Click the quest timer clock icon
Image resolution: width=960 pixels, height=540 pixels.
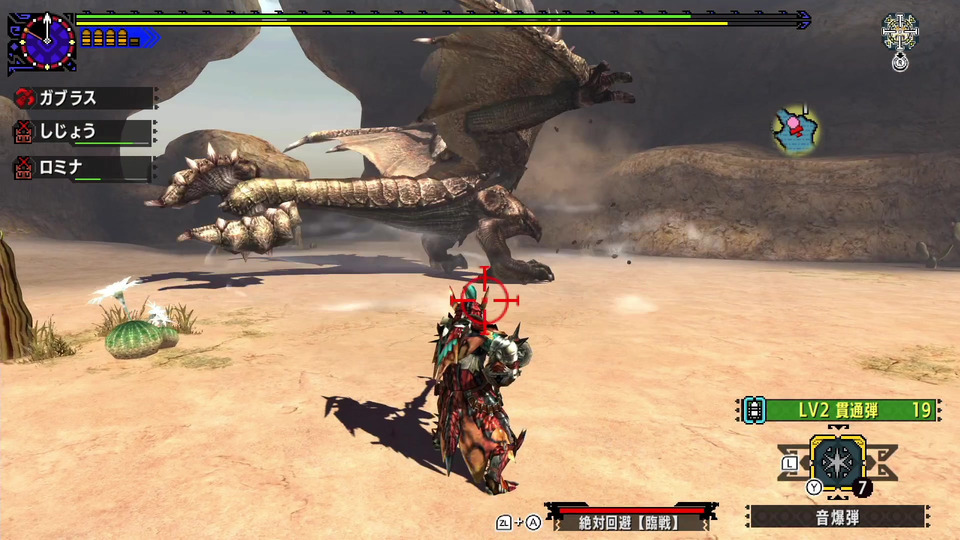45,42
